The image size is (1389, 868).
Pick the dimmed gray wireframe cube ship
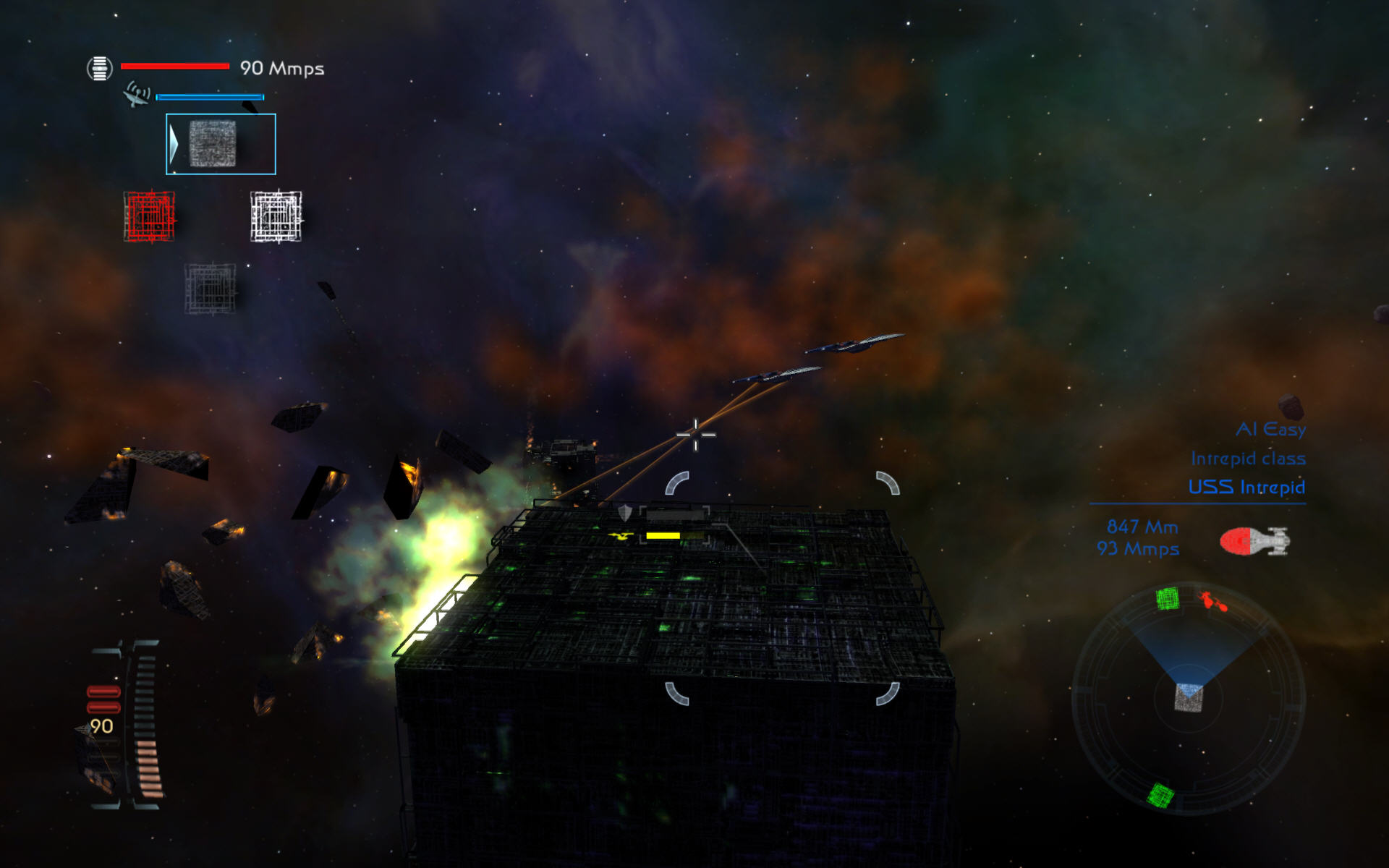tap(210, 288)
